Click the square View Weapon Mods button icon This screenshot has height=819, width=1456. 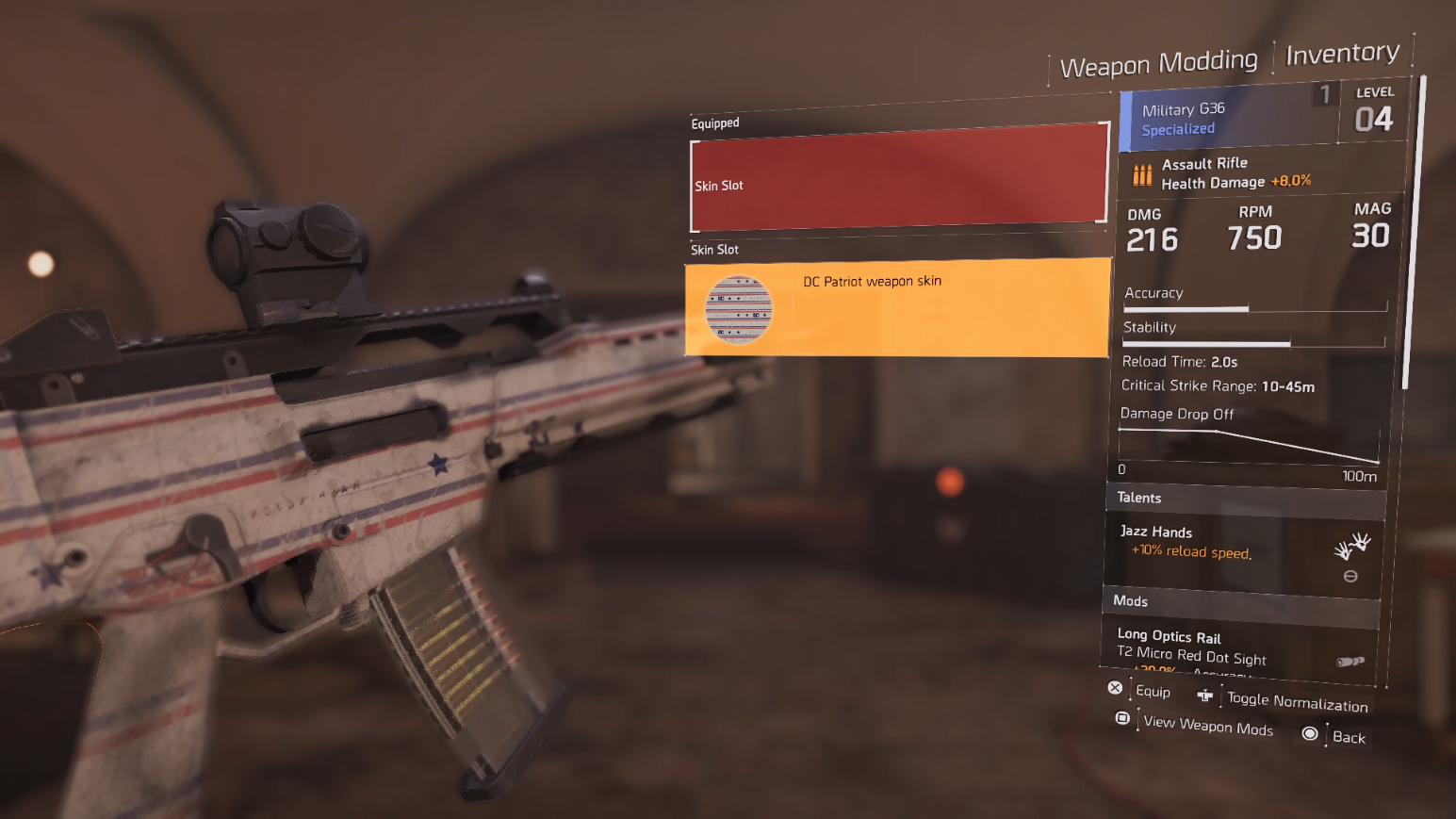click(1122, 718)
